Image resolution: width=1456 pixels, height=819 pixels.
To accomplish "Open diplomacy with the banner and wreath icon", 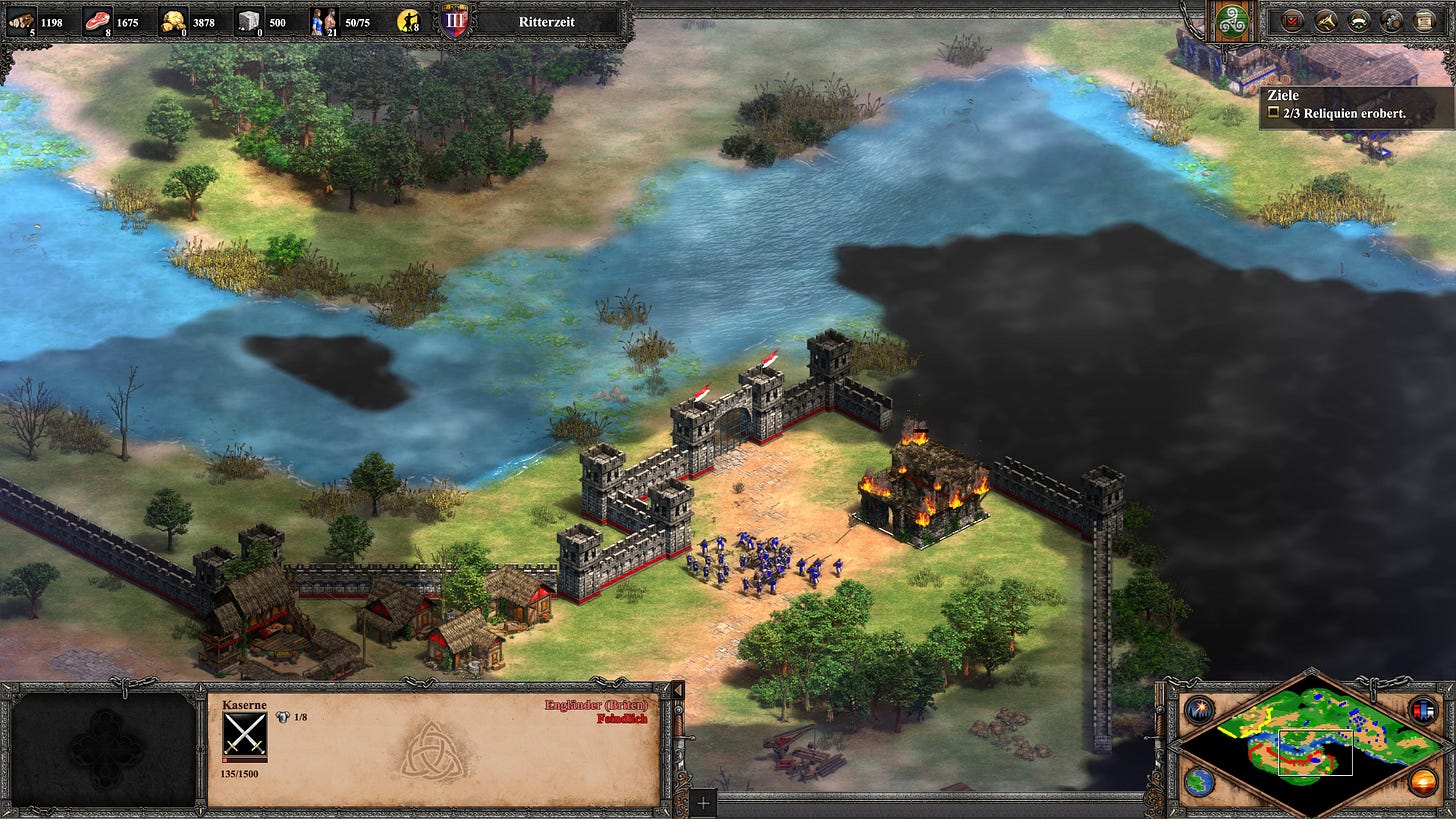I will 1359,20.
